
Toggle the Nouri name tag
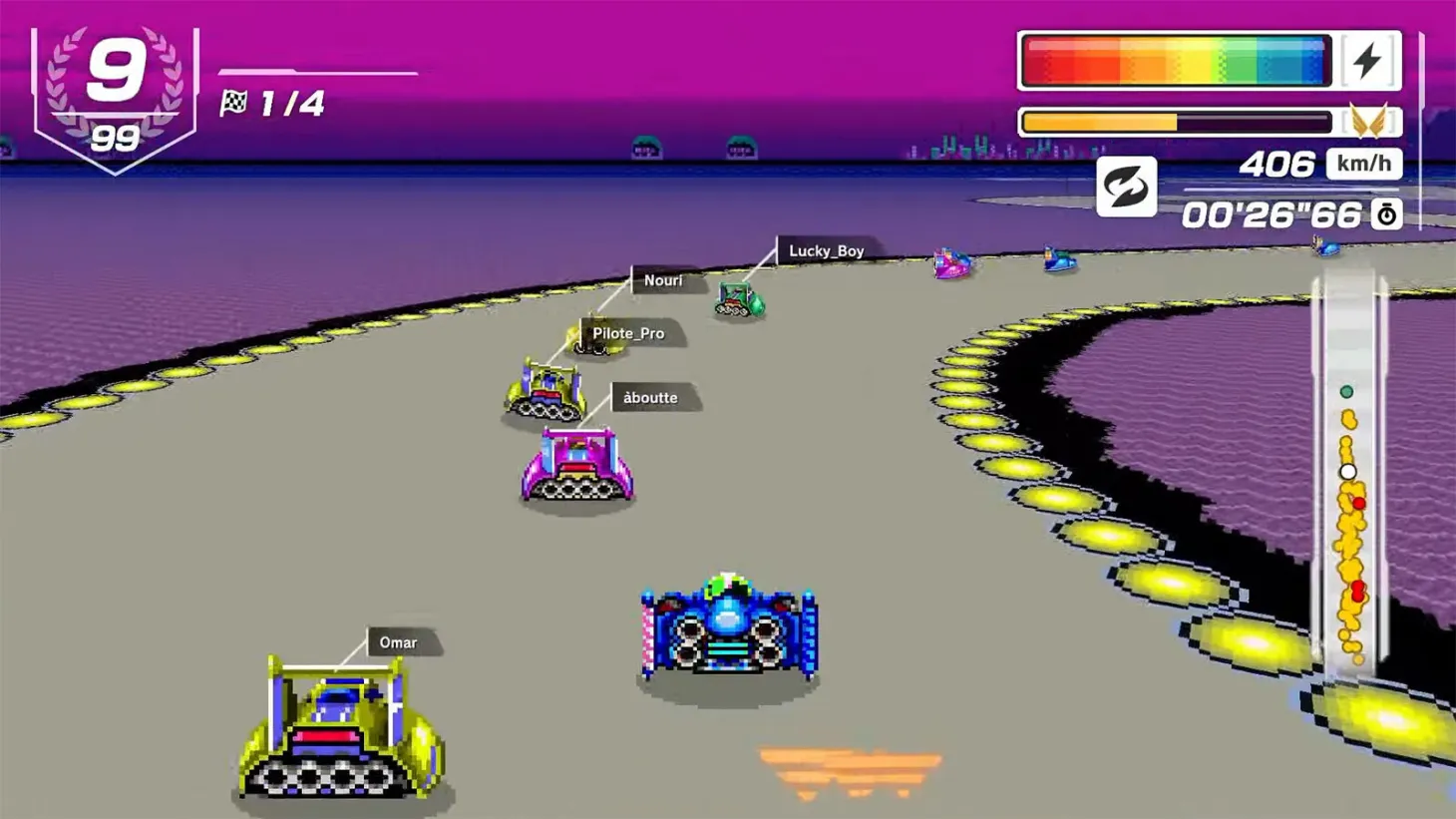tap(662, 280)
